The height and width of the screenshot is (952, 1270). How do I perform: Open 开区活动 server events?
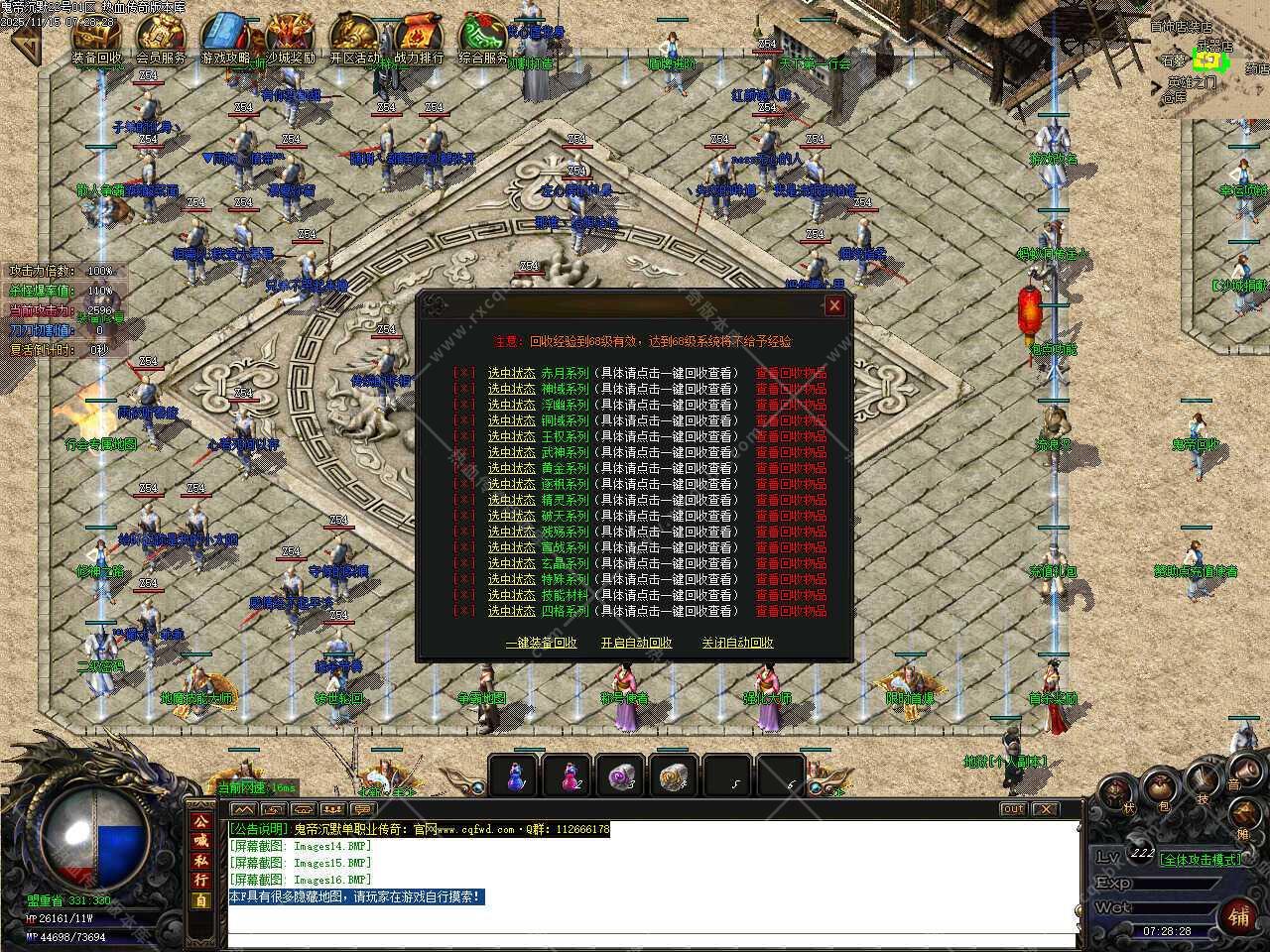pyautogui.click(x=354, y=40)
